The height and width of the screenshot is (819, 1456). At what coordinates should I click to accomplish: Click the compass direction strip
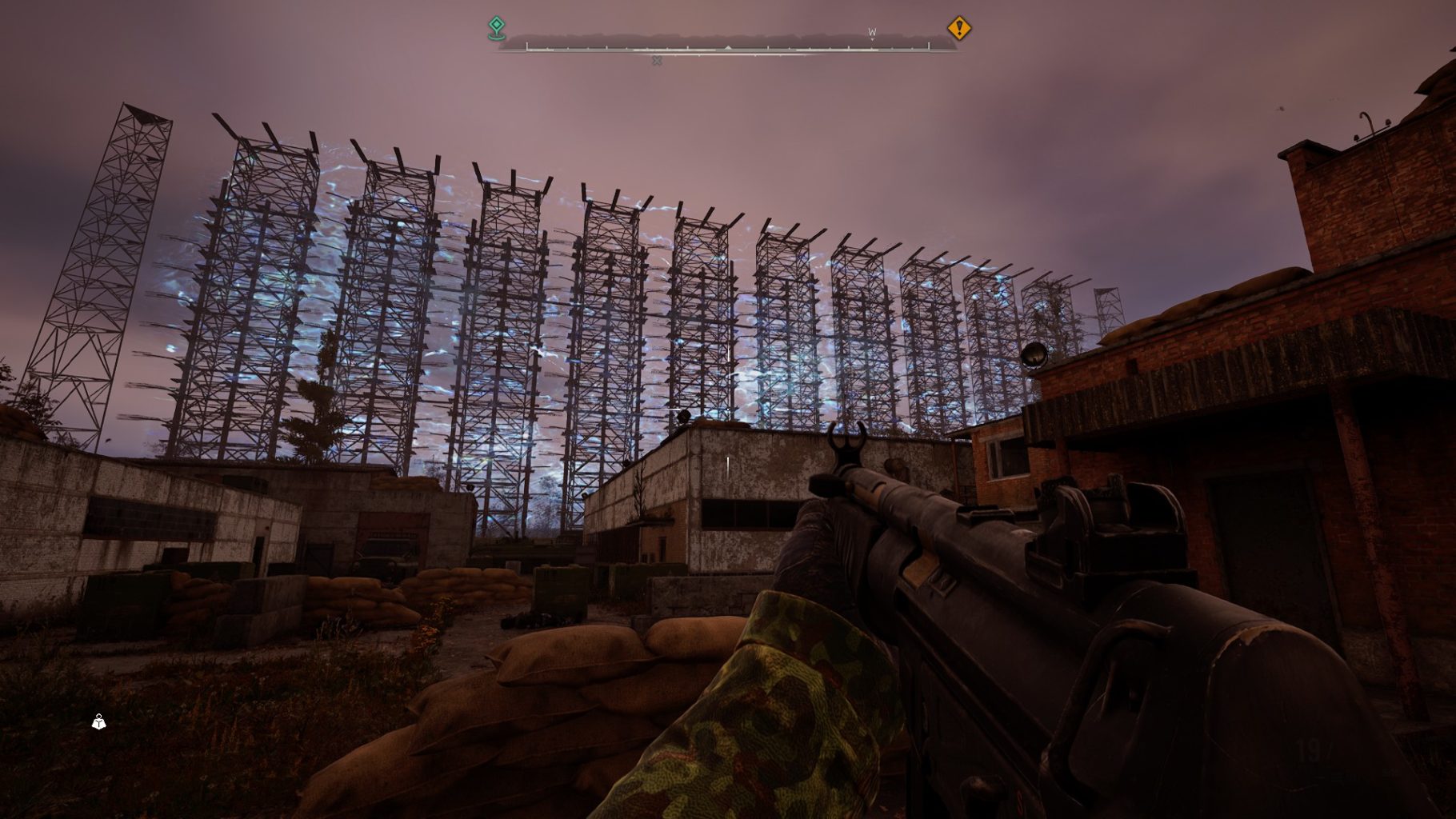(x=727, y=43)
